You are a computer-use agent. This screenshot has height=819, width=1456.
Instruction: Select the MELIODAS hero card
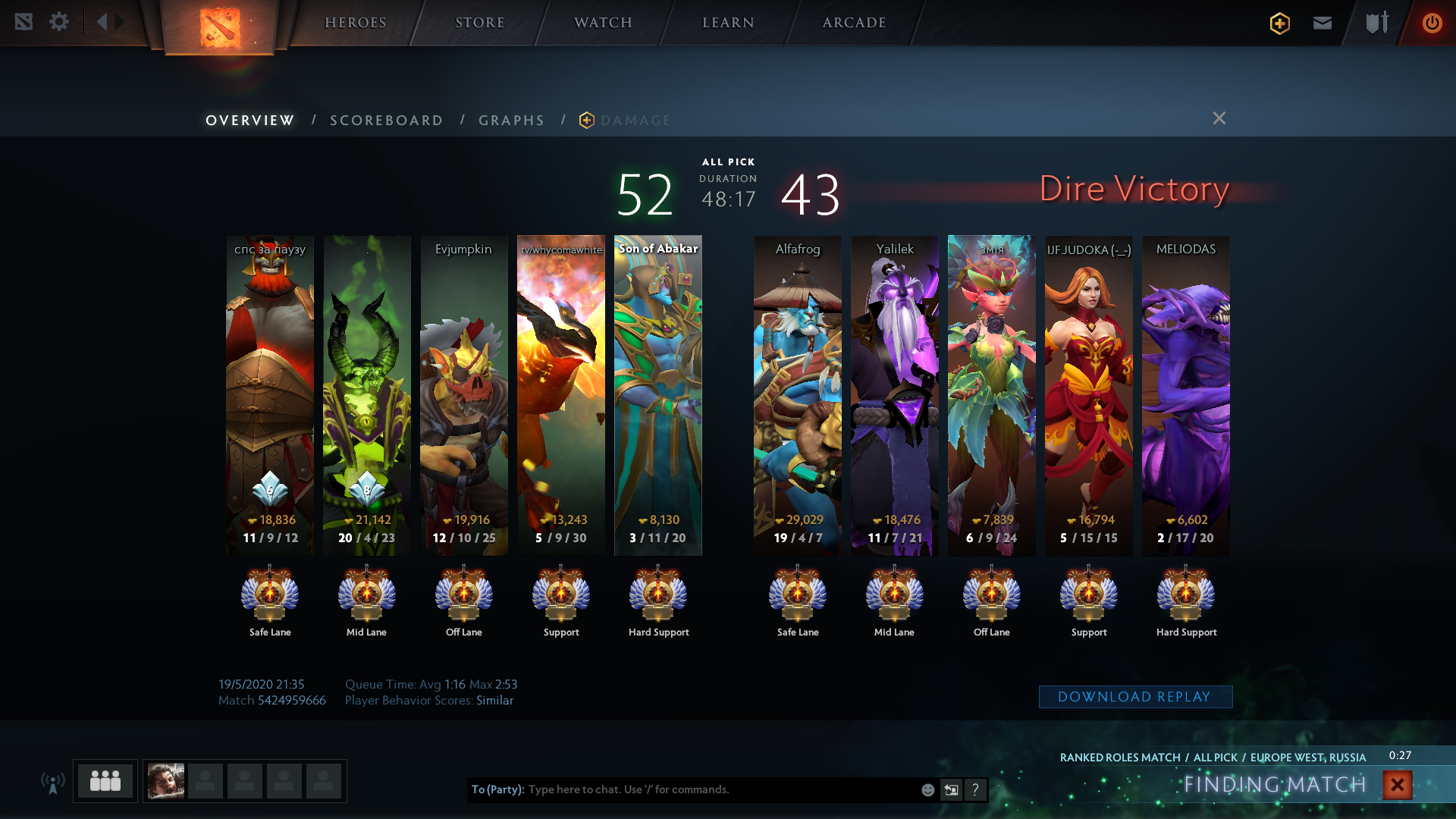coord(1185,394)
